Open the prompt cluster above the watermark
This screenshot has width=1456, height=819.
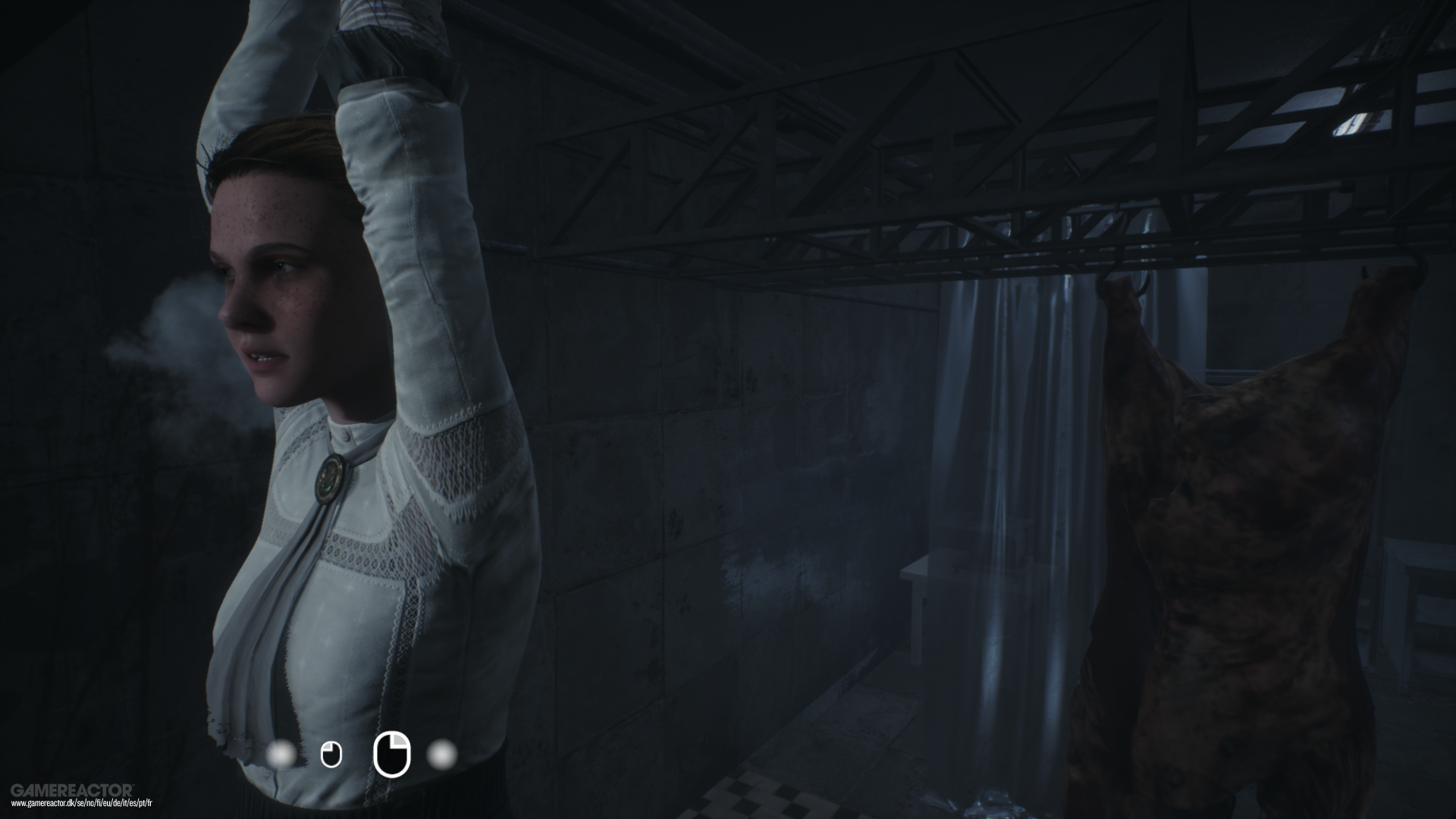[x=360, y=754]
